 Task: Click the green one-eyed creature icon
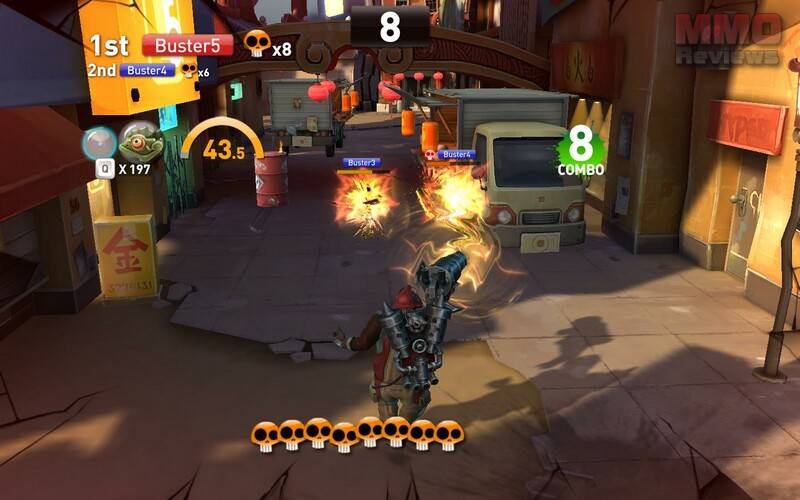[140, 142]
